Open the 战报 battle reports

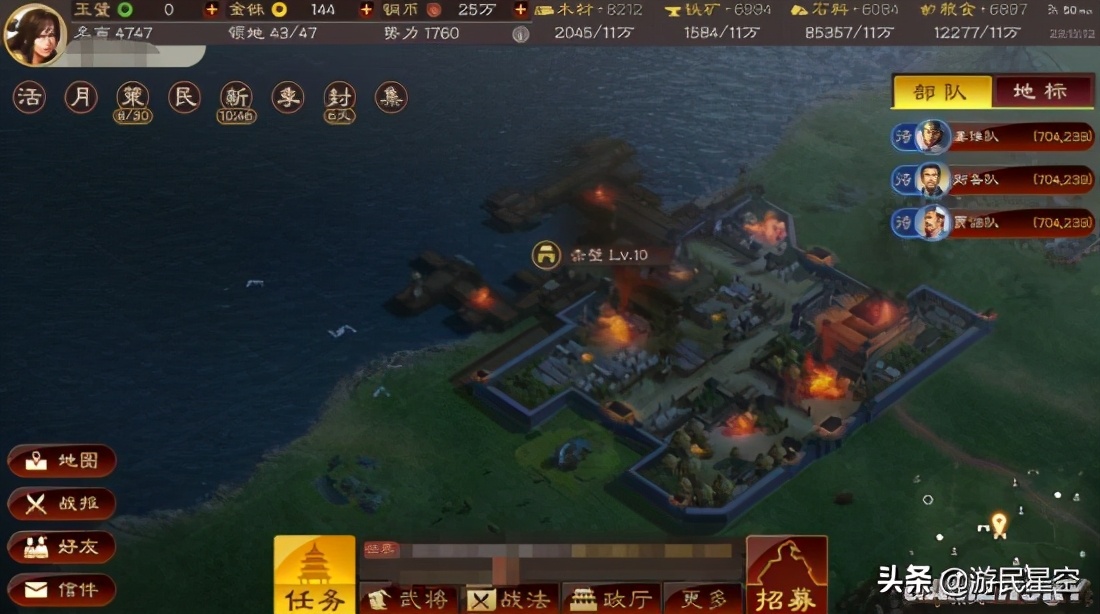pos(62,504)
